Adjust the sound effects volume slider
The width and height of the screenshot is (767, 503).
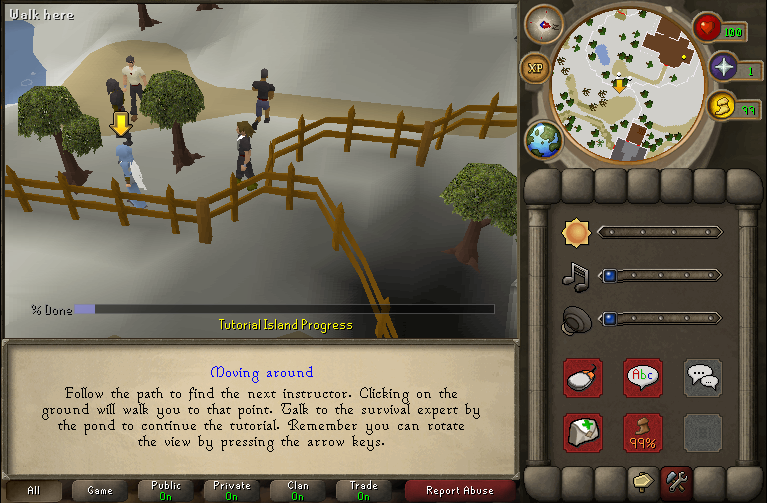tap(659, 319)
